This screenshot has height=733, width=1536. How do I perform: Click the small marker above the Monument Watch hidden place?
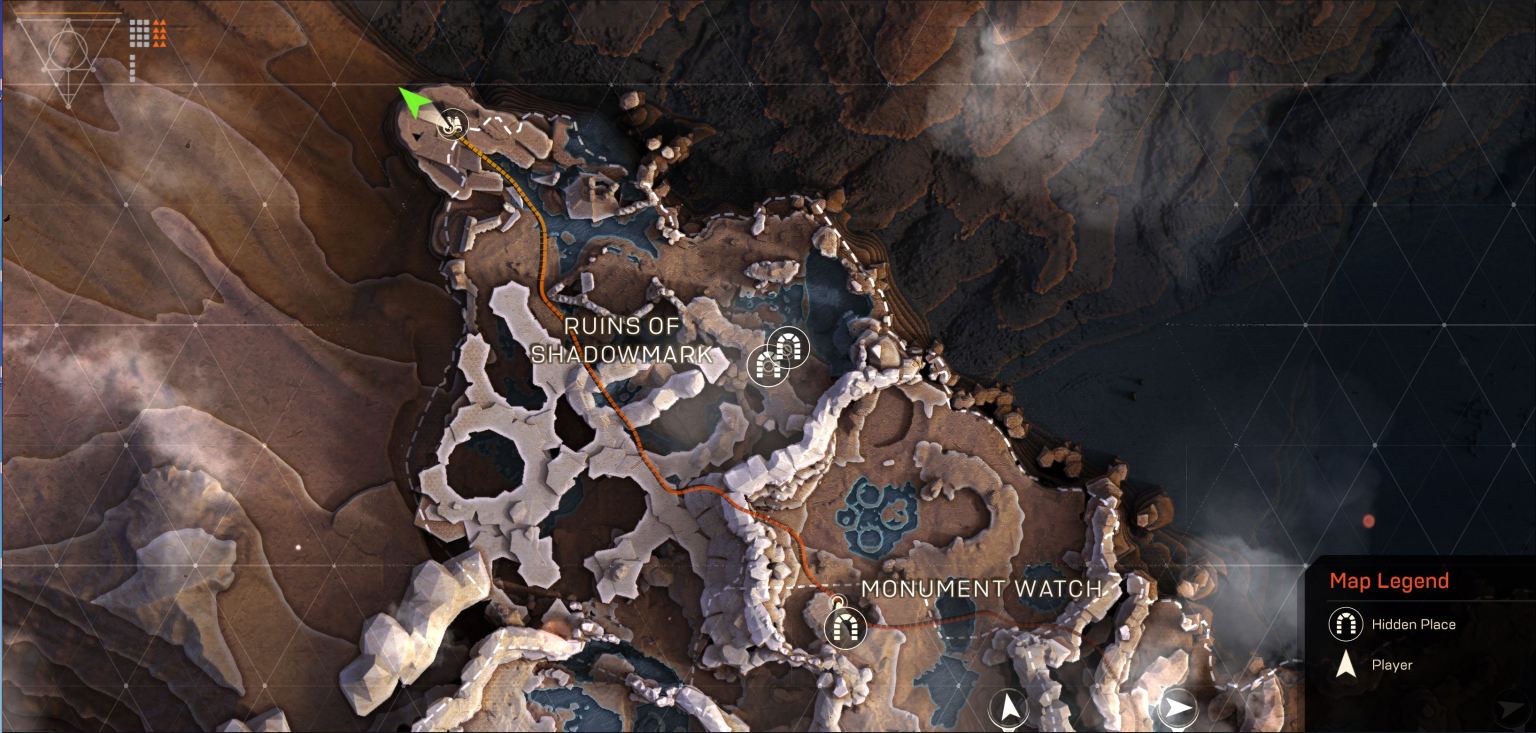(837, 600)
